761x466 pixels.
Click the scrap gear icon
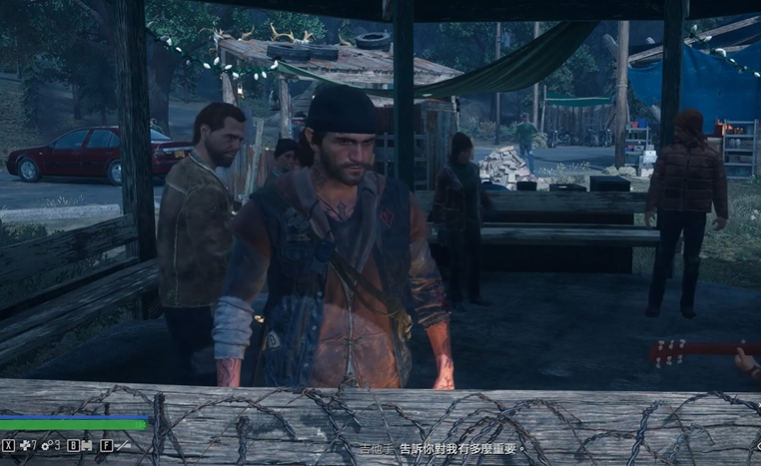[47, 445]
